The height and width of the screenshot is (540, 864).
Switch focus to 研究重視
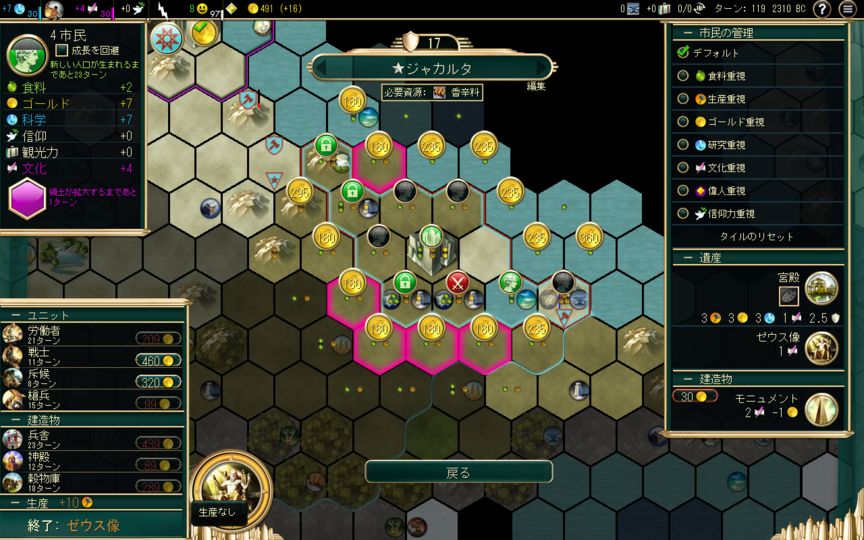(683, 144)
